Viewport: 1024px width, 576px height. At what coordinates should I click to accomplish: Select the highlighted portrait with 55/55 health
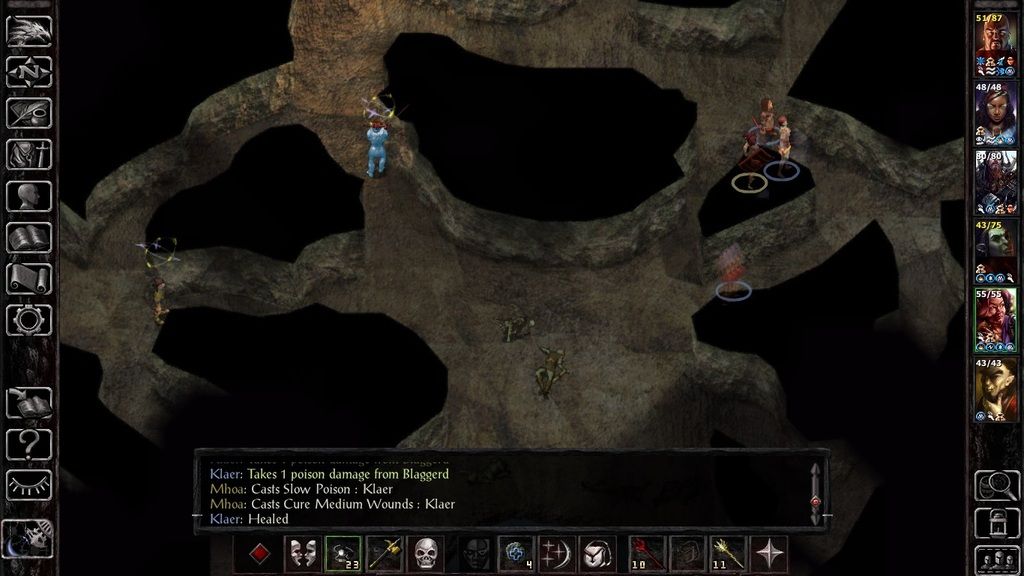click(996, 320)
